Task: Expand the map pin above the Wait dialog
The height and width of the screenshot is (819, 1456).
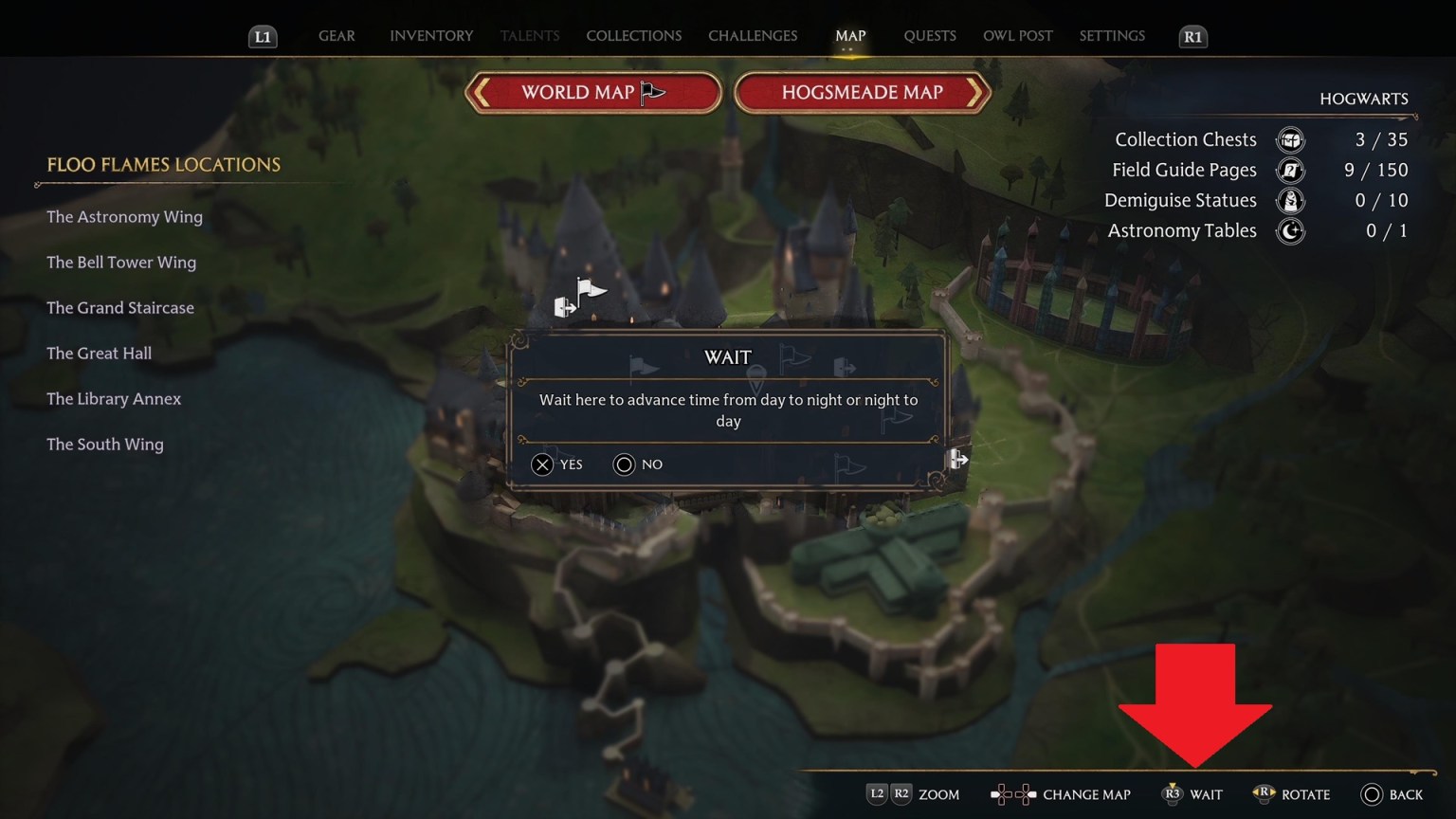Action: click(755, 377)
